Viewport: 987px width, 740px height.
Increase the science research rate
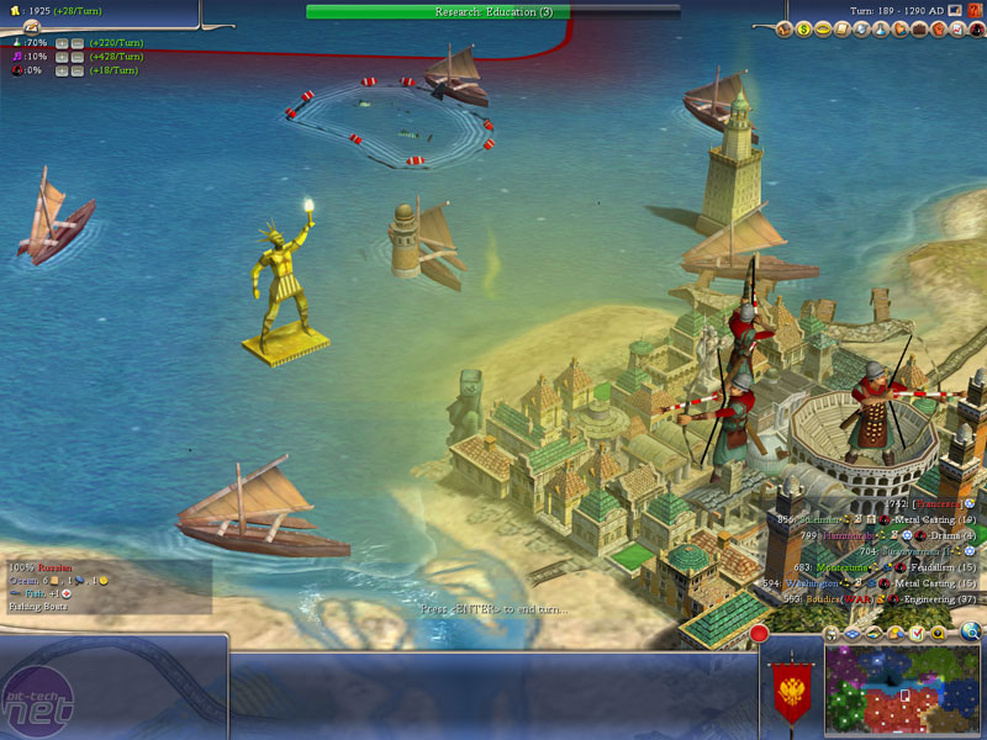pyautogui.click(x=61, y=44)
